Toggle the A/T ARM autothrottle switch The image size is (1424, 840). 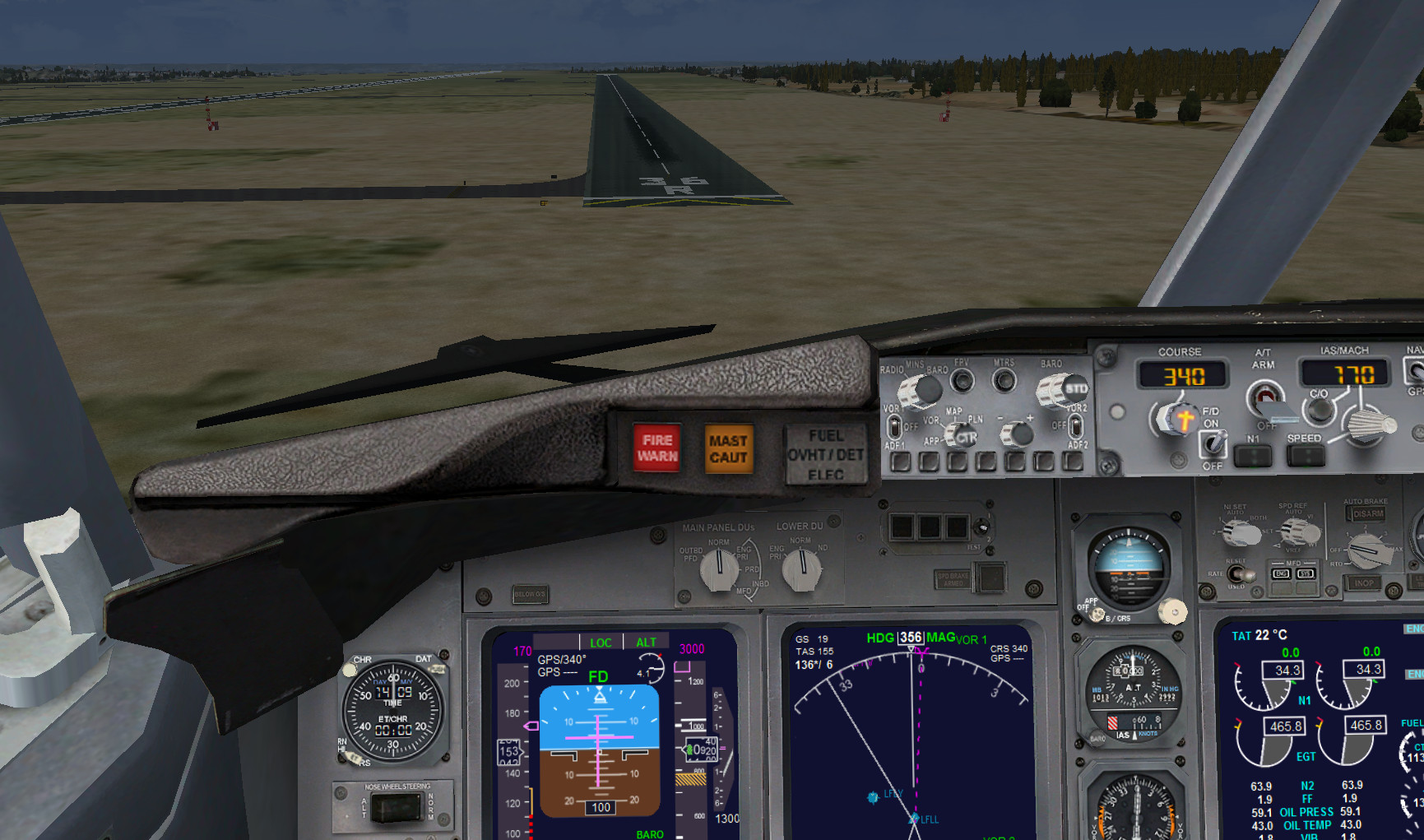1264,398
